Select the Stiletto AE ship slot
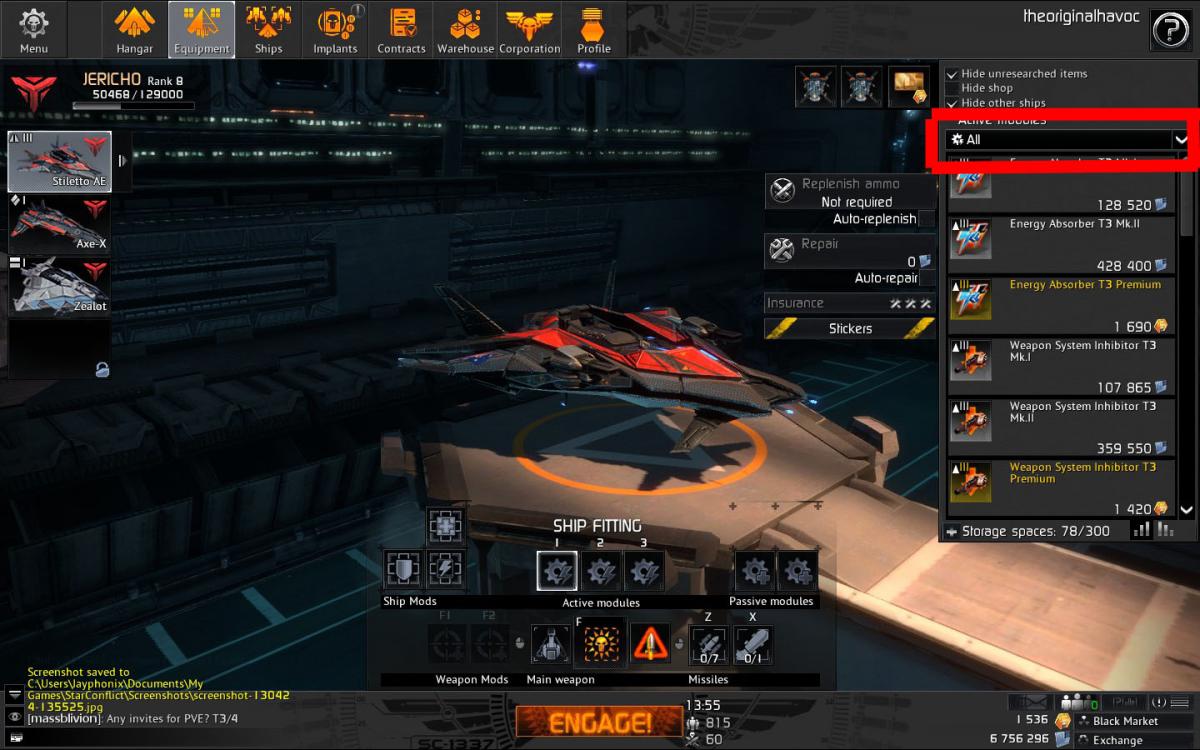1200x750 pixels. click(59, 161)
